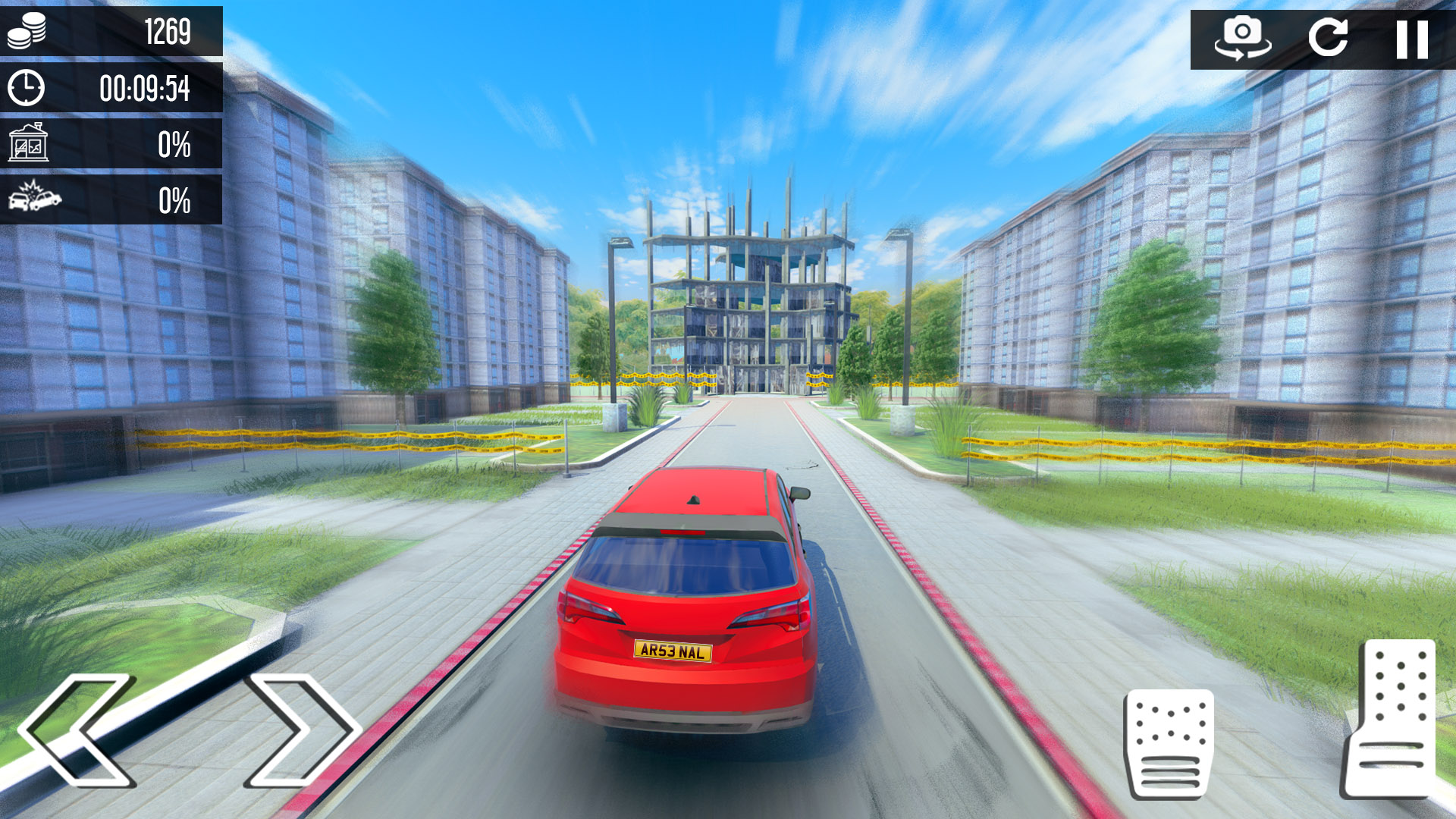Click the building progress icon
The width and height of the screenshot is (1456, 819).
[x=28, y=144]
